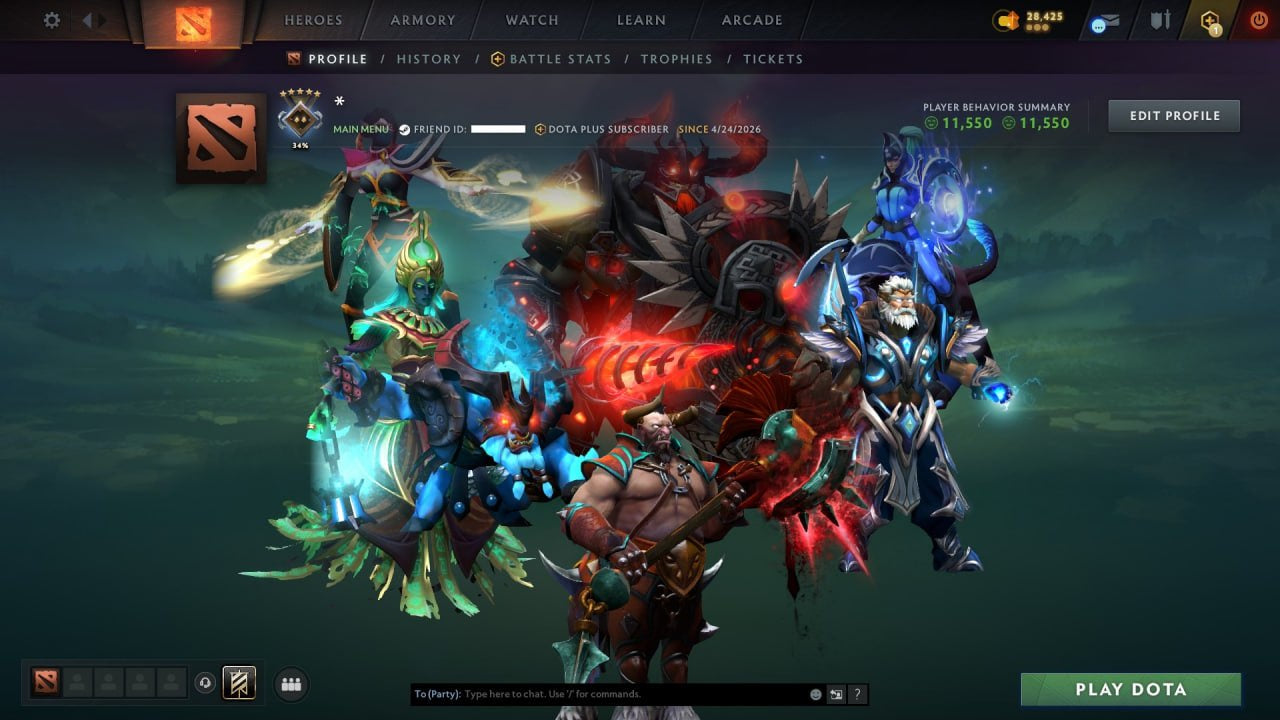Select the HEROES menu item
Screen dimensions: 1280x720
313,19
